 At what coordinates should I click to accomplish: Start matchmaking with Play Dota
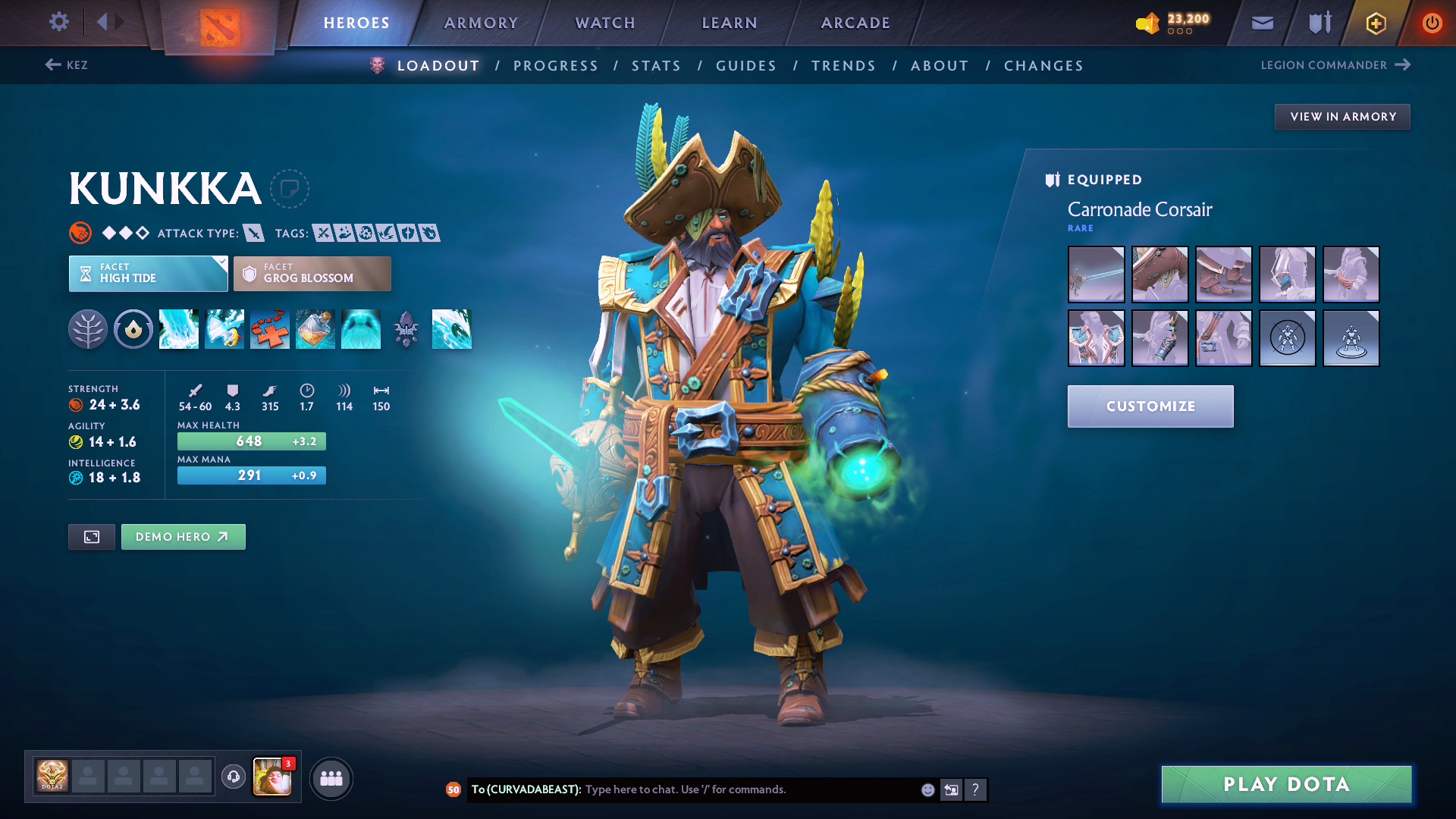coord(1286,784)
